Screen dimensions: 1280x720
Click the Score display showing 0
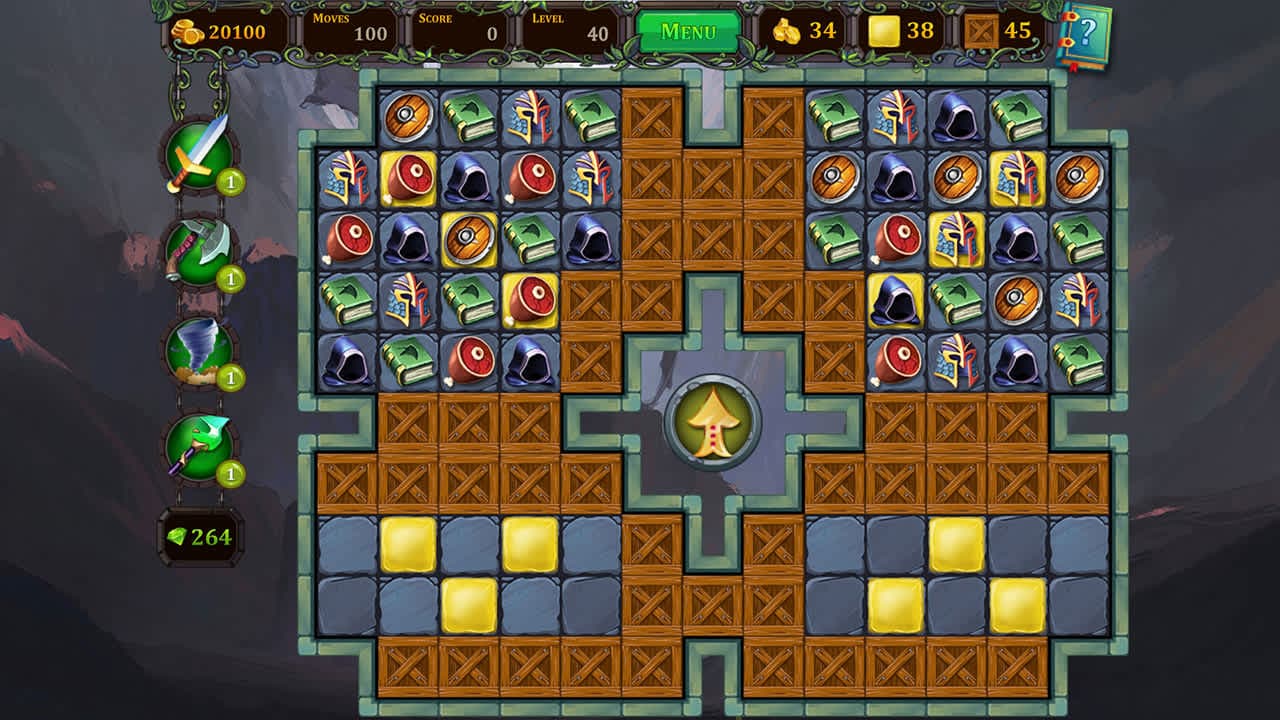coord(460,30)
